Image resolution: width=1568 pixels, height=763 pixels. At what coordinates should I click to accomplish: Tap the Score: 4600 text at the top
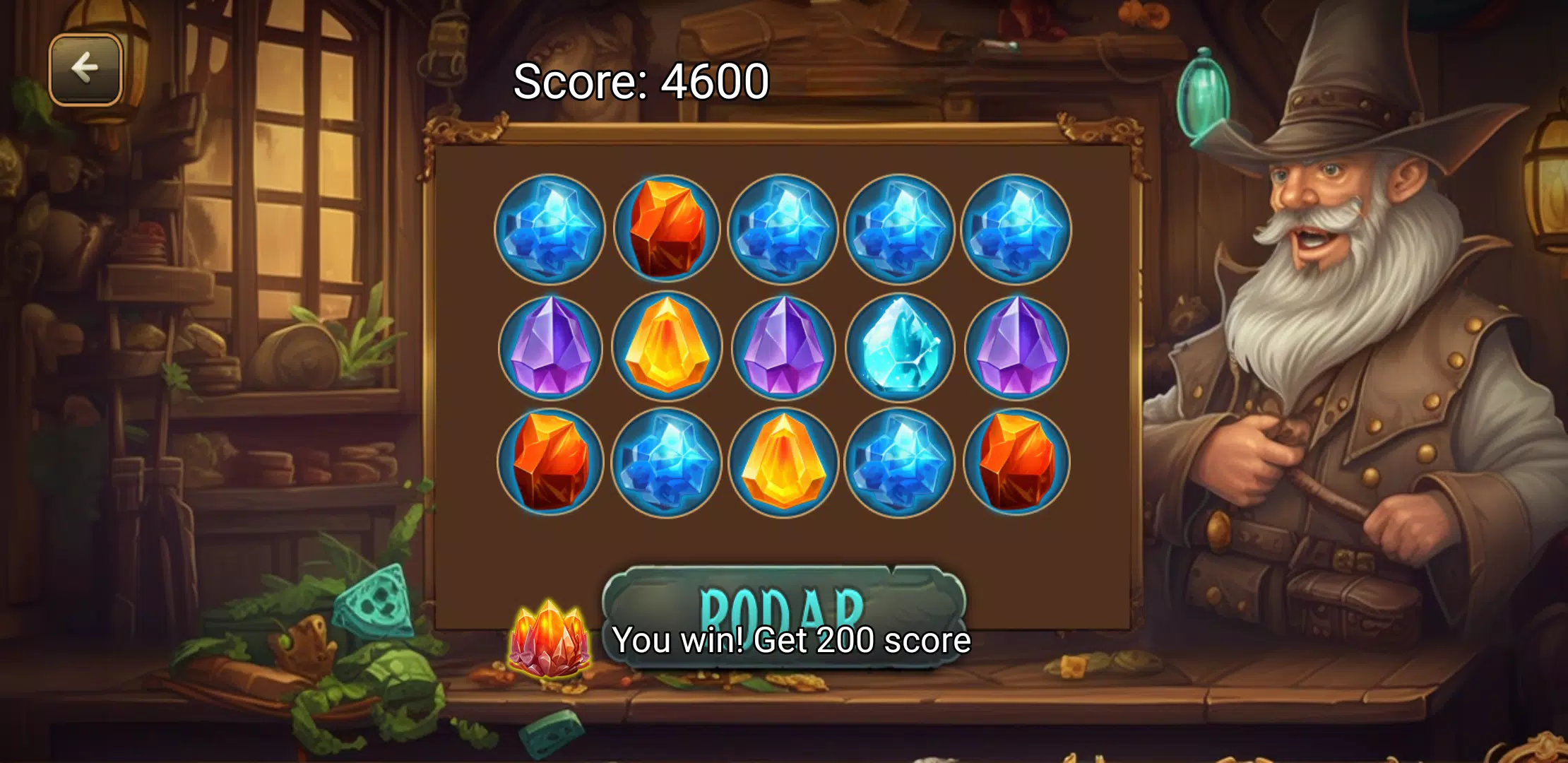click(640, 82)
